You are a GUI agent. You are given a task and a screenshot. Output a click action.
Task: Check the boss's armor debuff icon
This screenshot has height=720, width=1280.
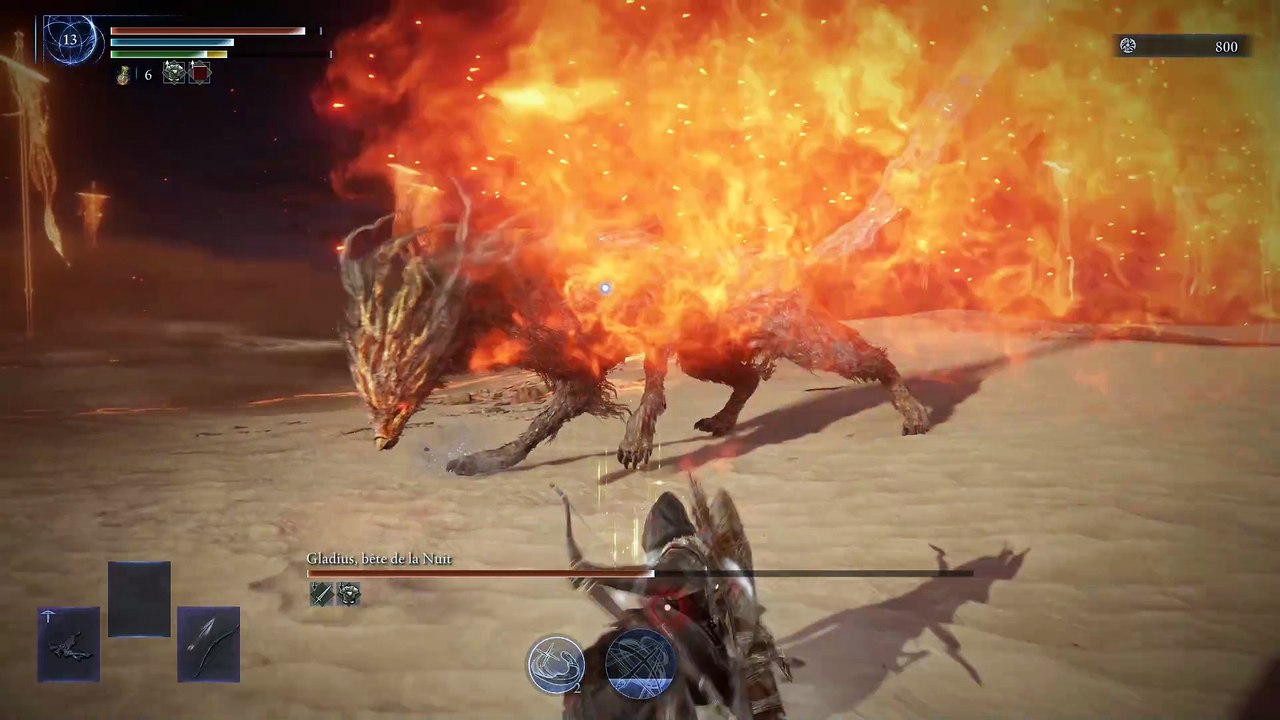348,594
